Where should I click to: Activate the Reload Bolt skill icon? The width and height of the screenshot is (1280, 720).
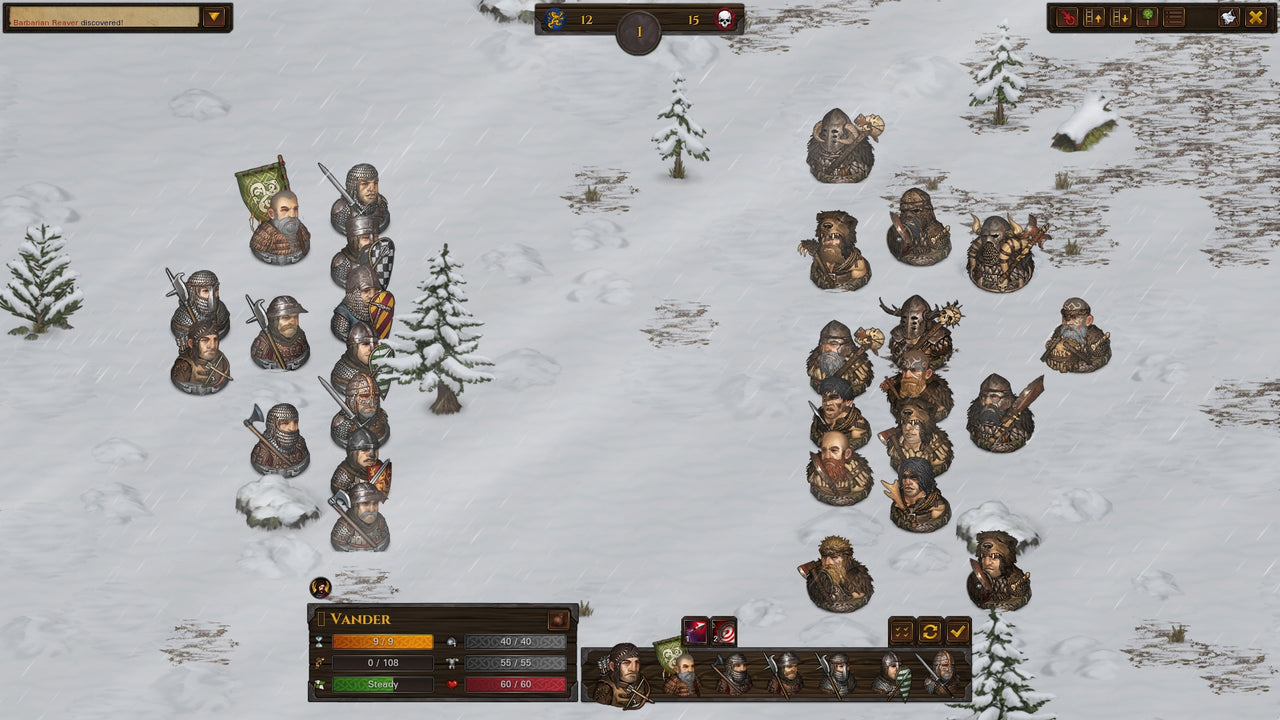724,630
